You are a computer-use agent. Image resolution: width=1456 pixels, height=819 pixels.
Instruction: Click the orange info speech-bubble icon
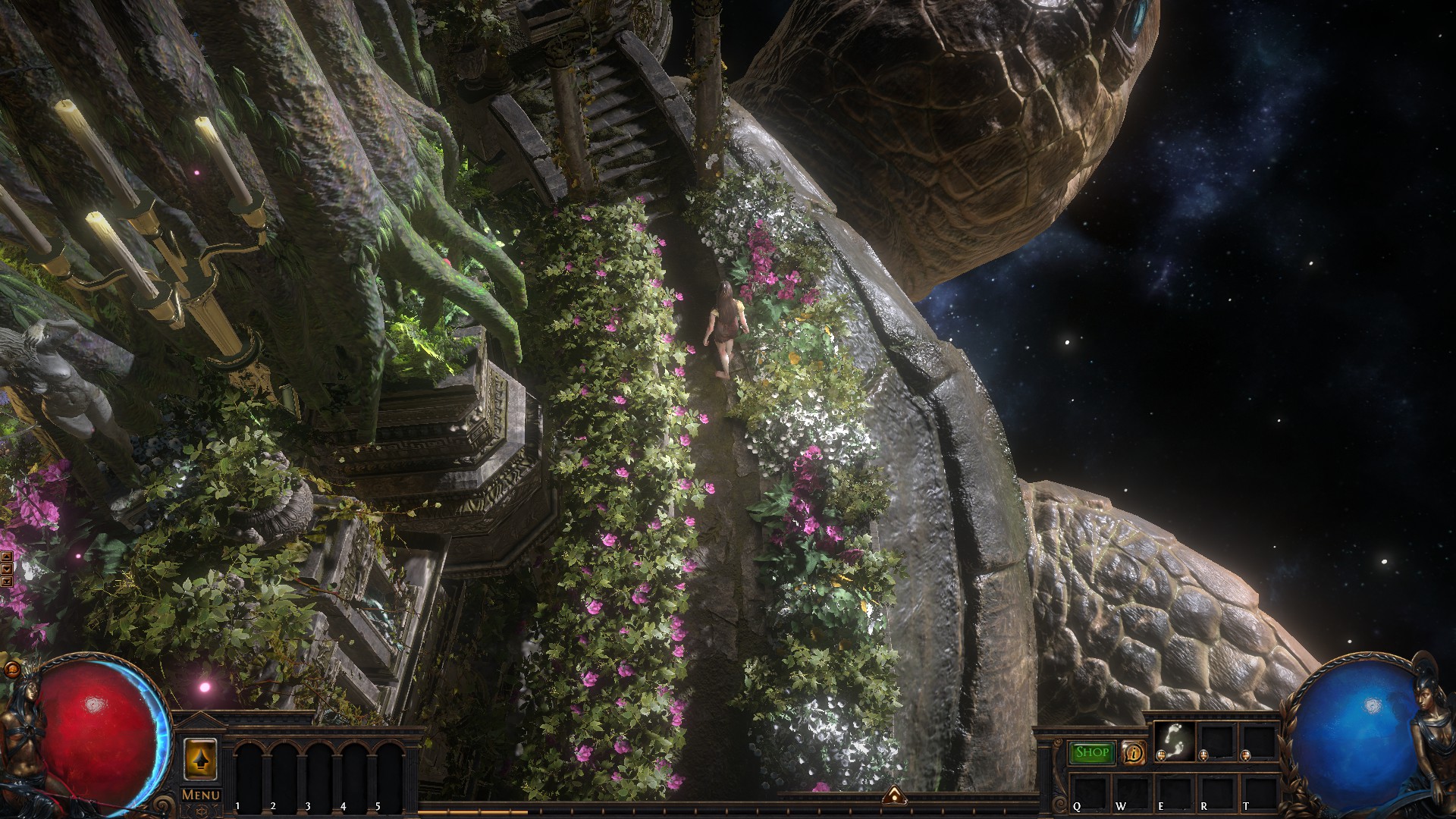point(1134,752)
